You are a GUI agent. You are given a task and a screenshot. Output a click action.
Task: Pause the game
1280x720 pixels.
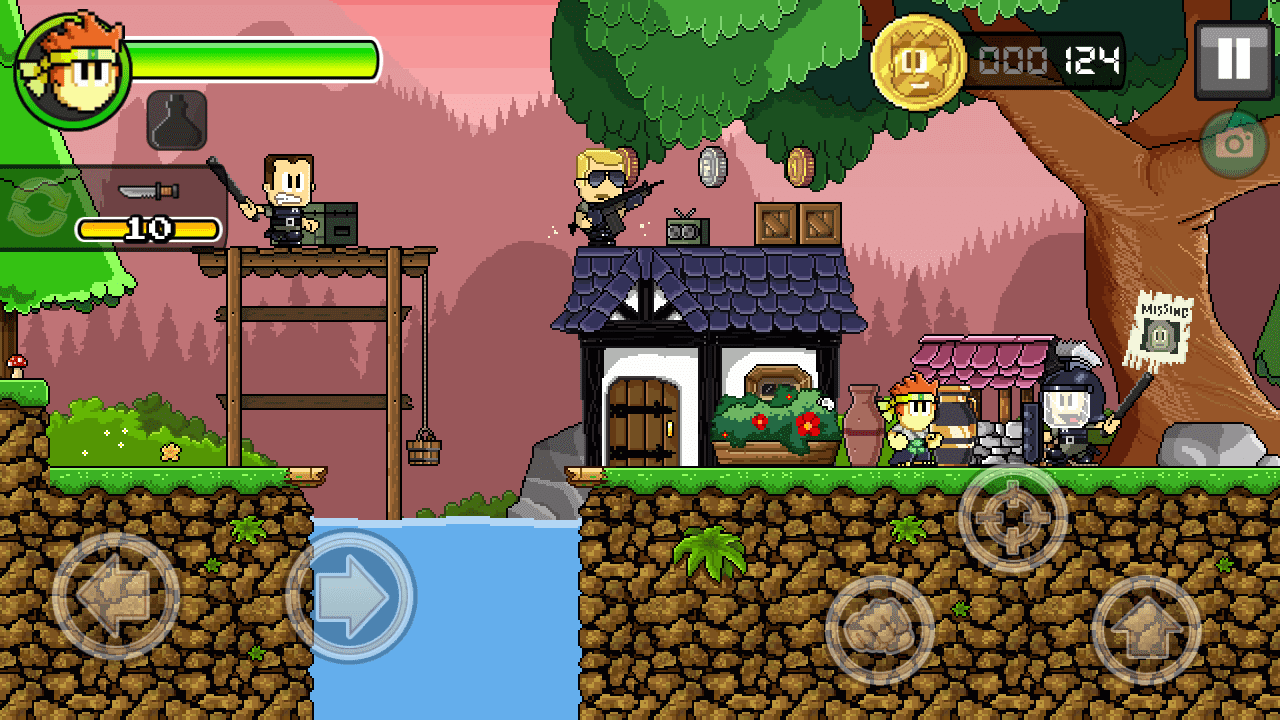1233,60
